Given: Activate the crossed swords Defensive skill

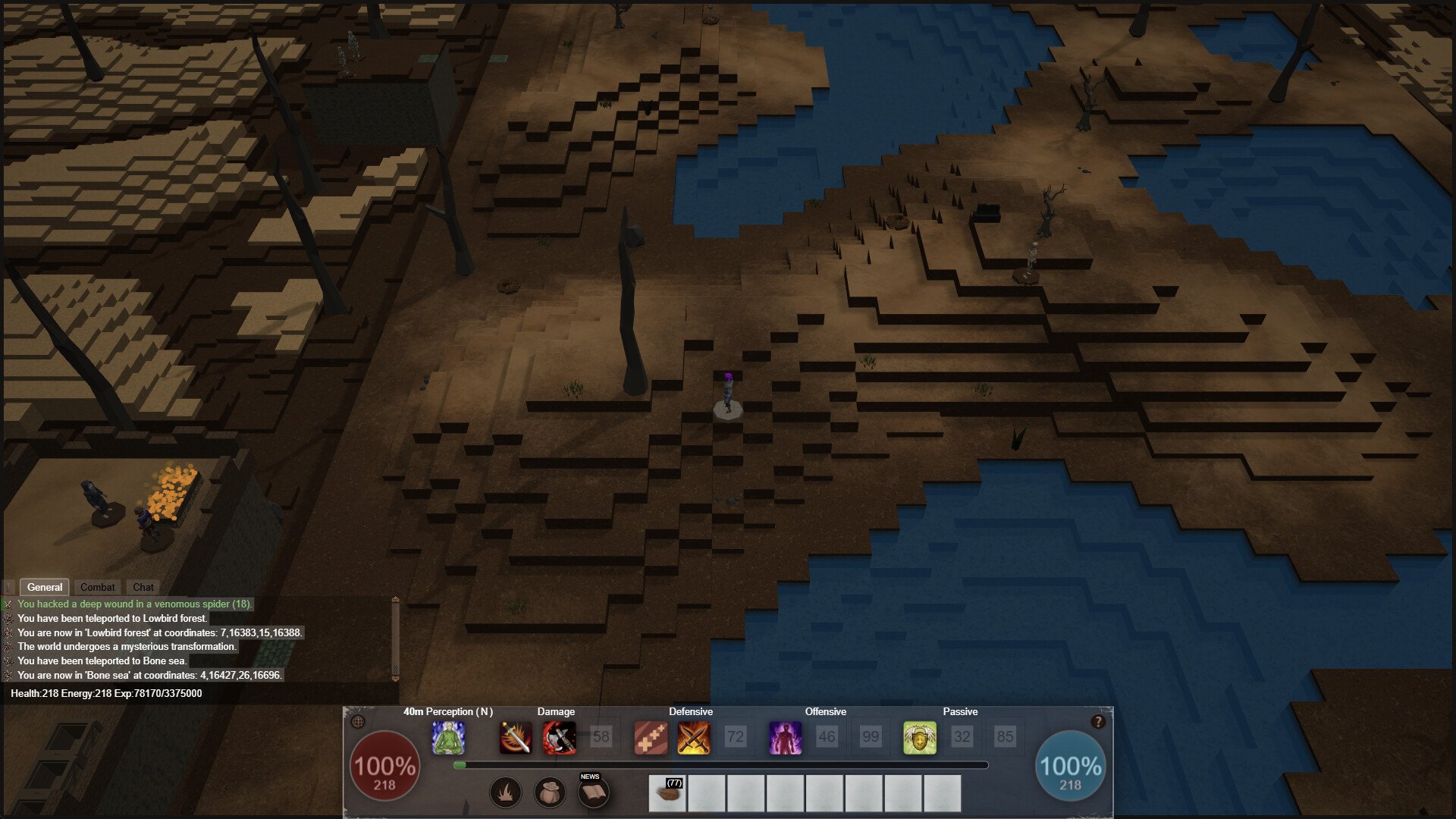Looking at the screenshot, I should (694, 737).
